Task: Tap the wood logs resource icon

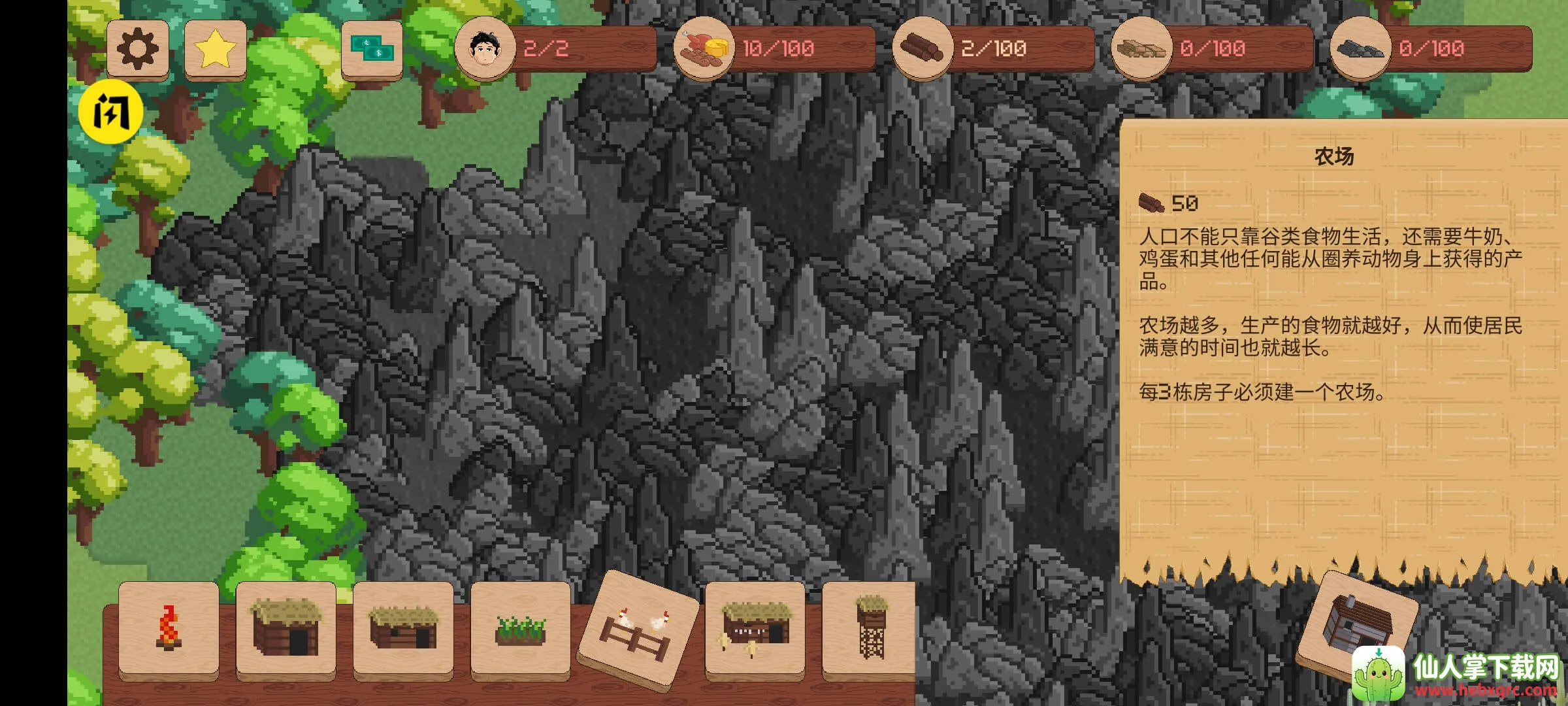Action: click(922, 48)
